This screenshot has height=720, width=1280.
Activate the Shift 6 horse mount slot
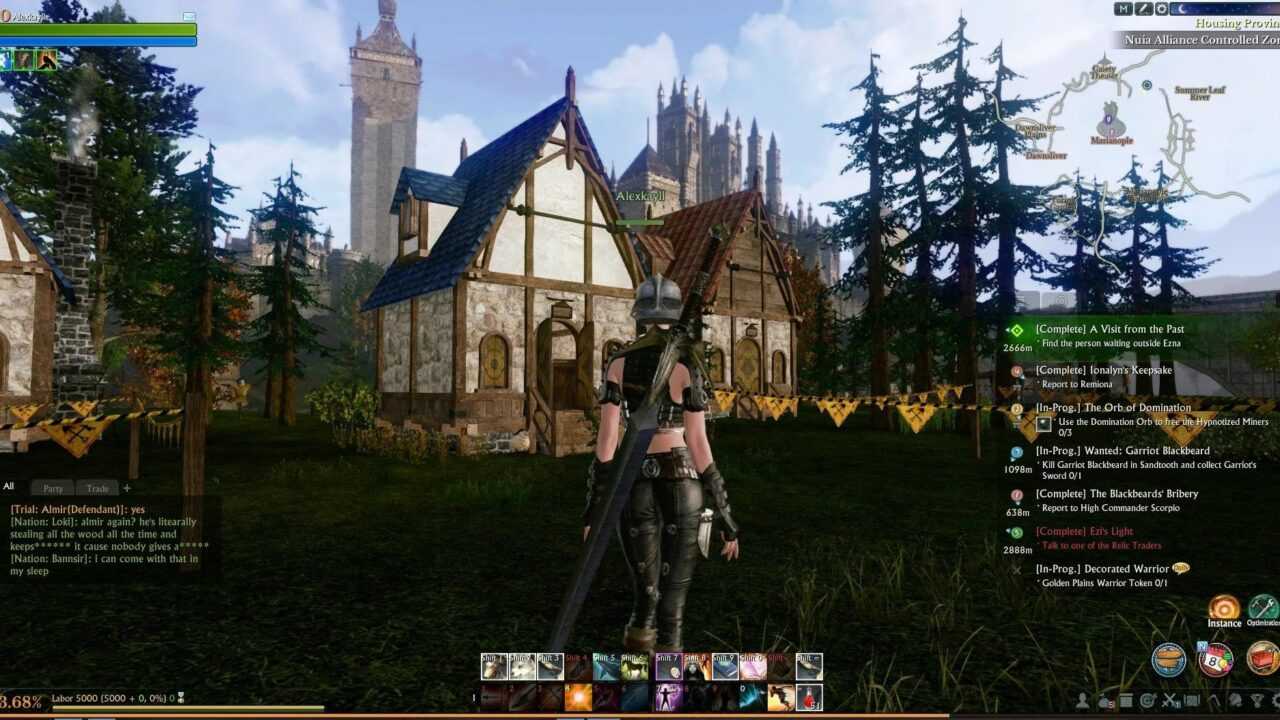pyautogui.click(x=635, y=666)
